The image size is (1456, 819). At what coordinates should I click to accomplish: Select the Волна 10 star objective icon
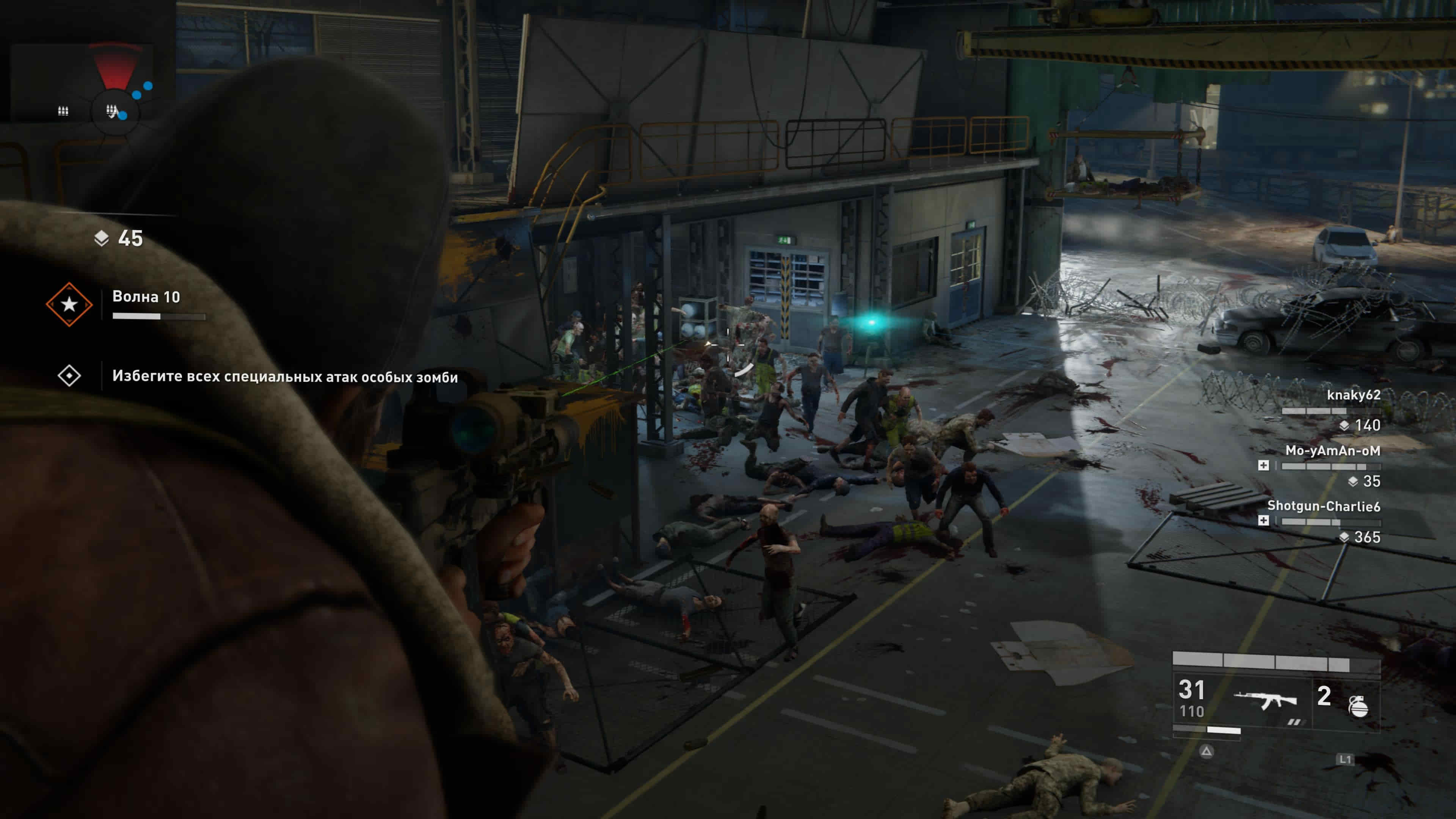click(x=69, y=304)
